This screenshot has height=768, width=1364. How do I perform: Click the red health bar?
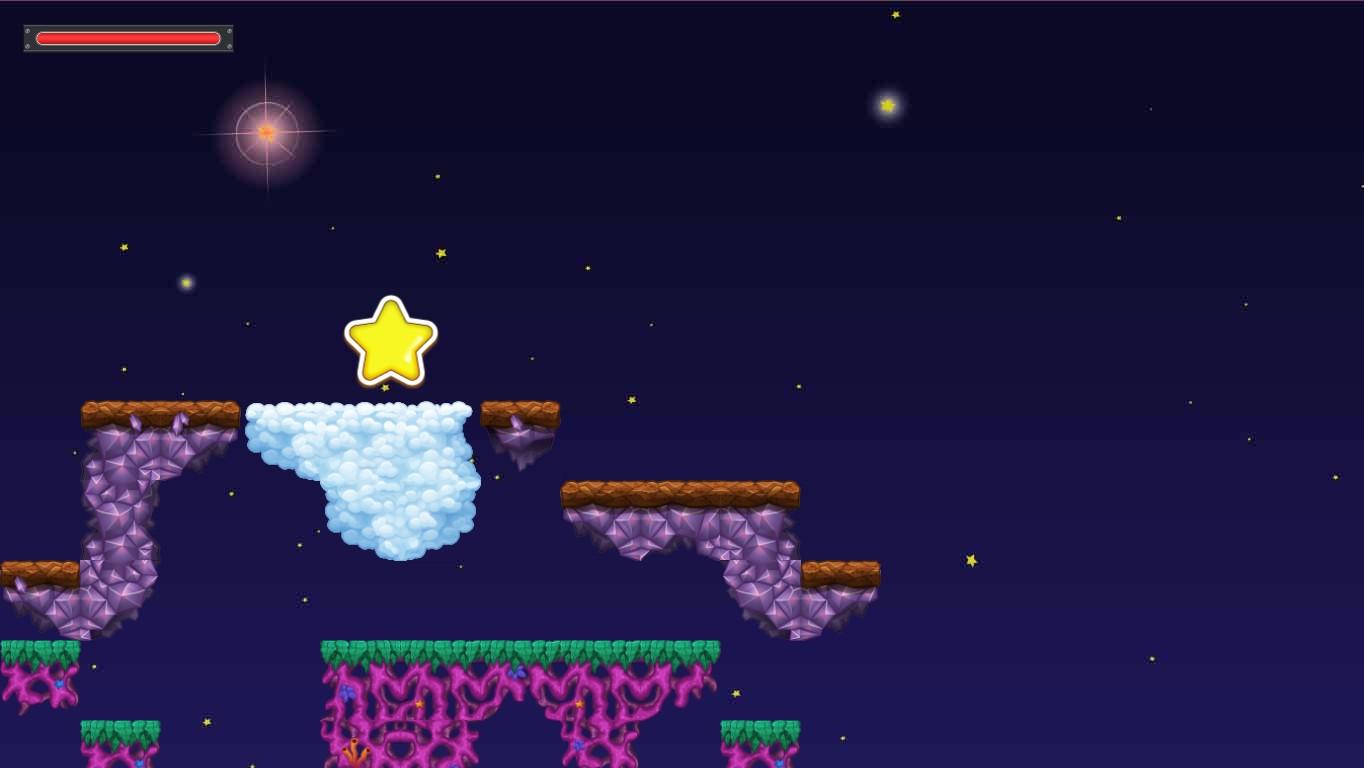point(128,38)
